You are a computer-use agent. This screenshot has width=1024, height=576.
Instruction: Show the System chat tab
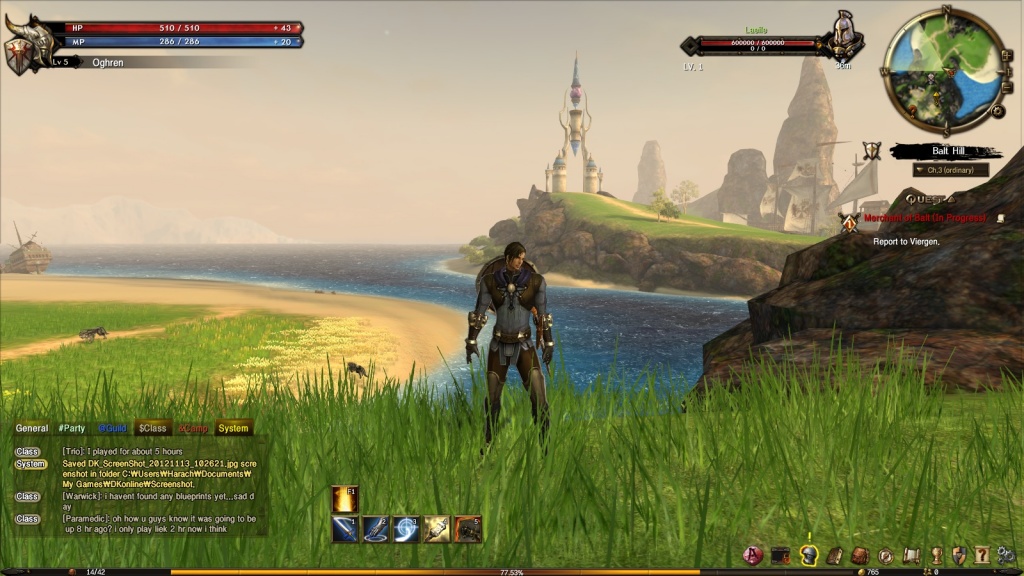[233, 428]
